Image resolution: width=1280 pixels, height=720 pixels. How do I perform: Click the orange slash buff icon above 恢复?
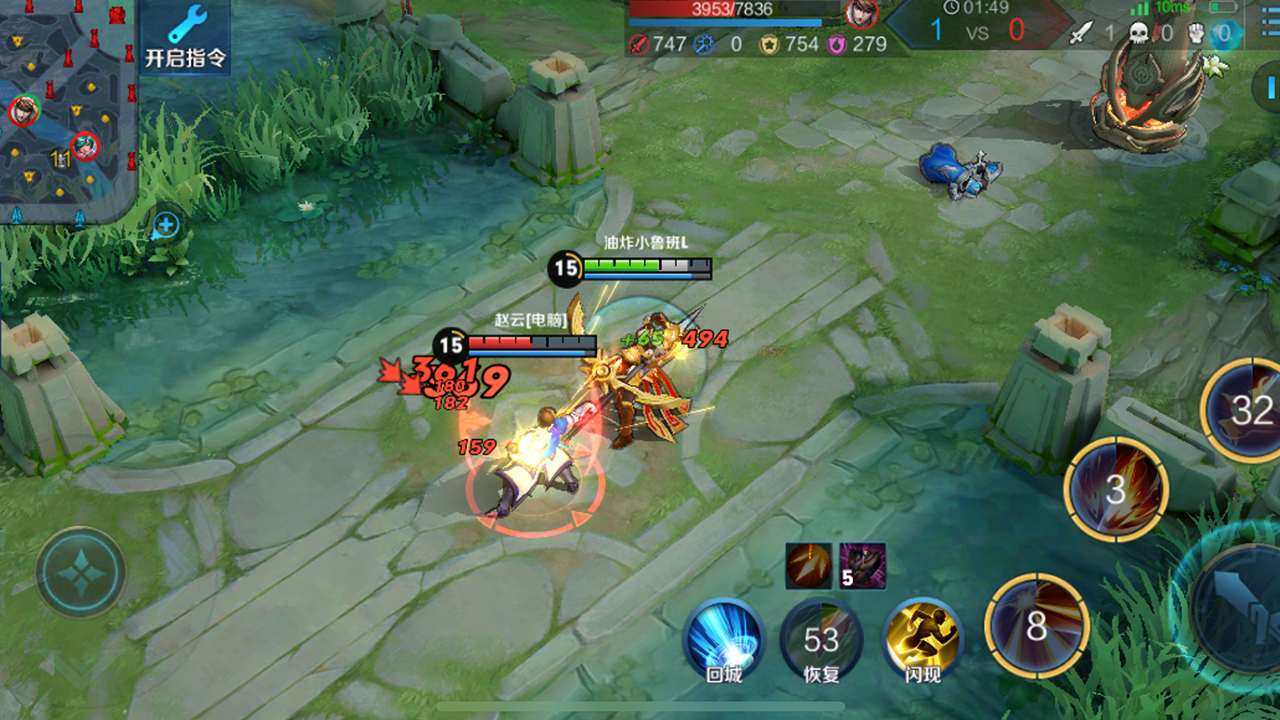[x=808, y=566]
